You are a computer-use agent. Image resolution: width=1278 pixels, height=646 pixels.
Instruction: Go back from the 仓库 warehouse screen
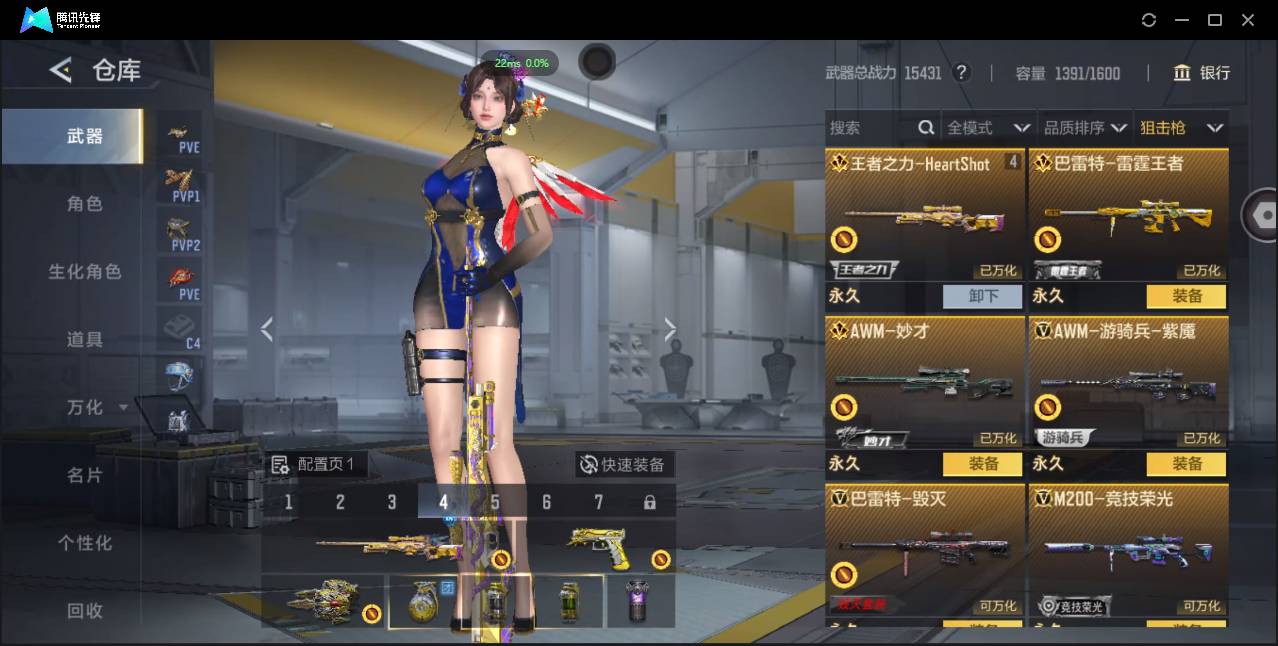point(61,70)
